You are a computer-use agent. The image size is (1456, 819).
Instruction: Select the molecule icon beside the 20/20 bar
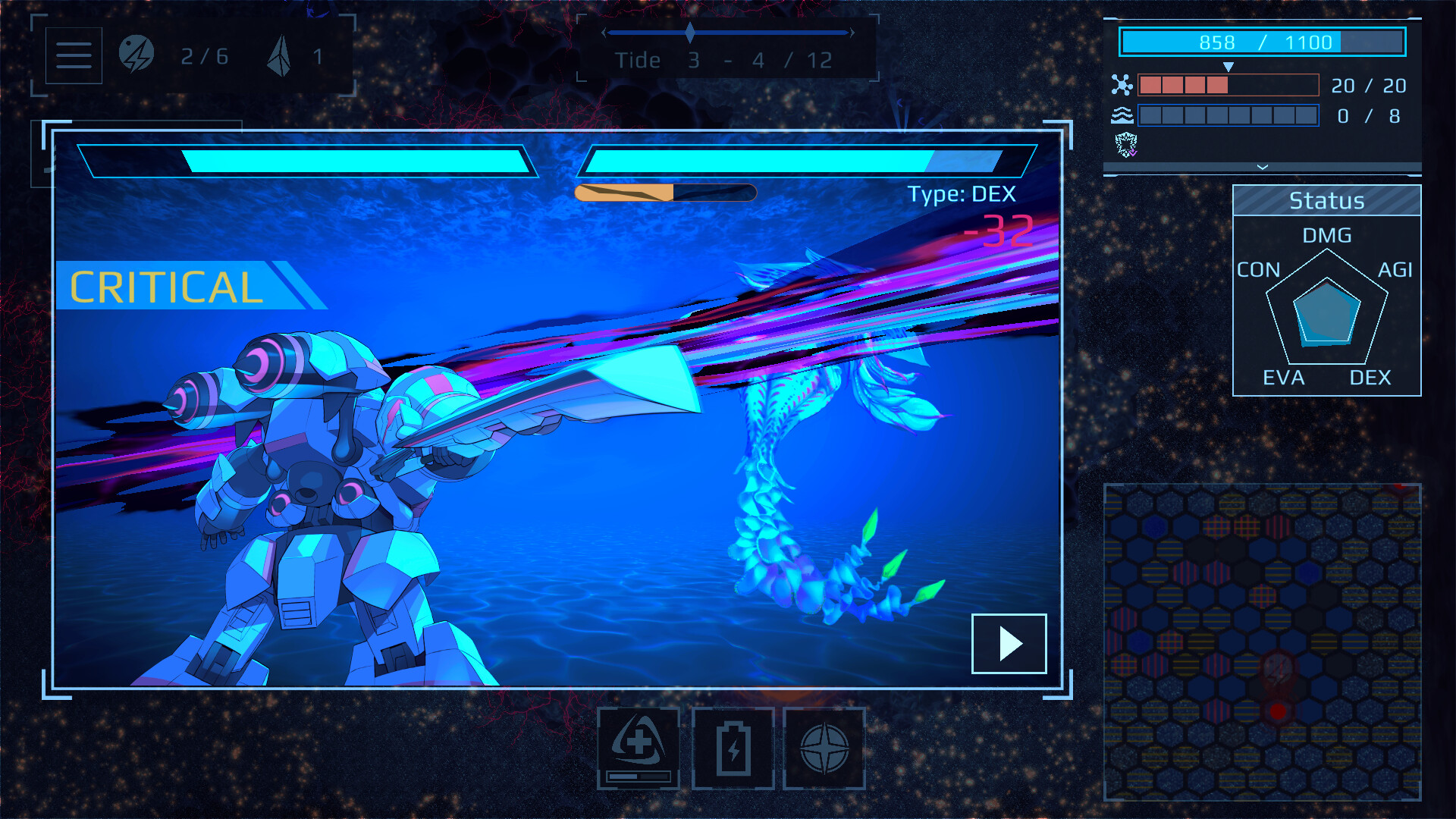click(x=1123, y=84)
